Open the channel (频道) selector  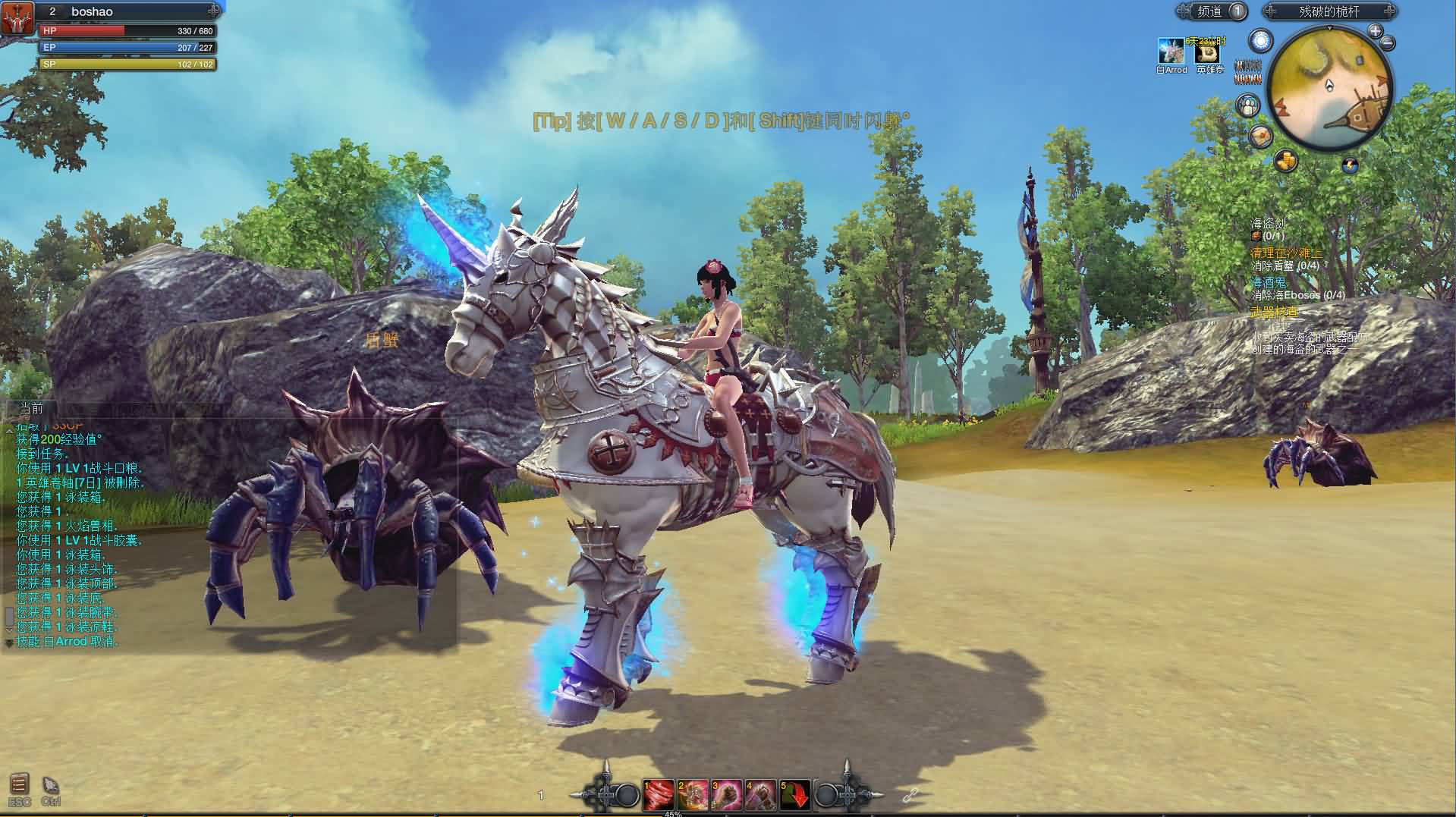(1211, 11)
